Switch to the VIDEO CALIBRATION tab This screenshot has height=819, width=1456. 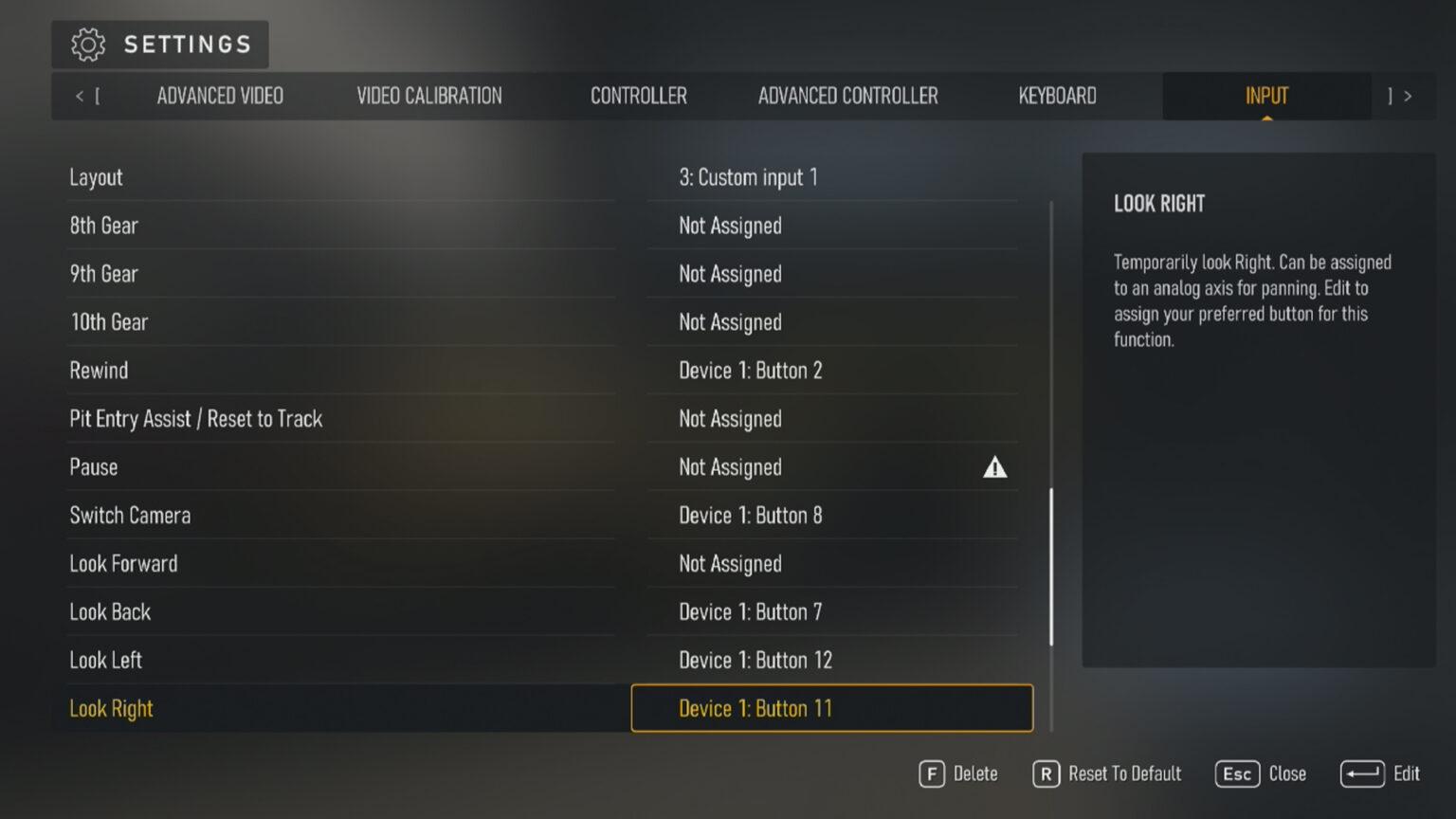click(x=428, y=96)
